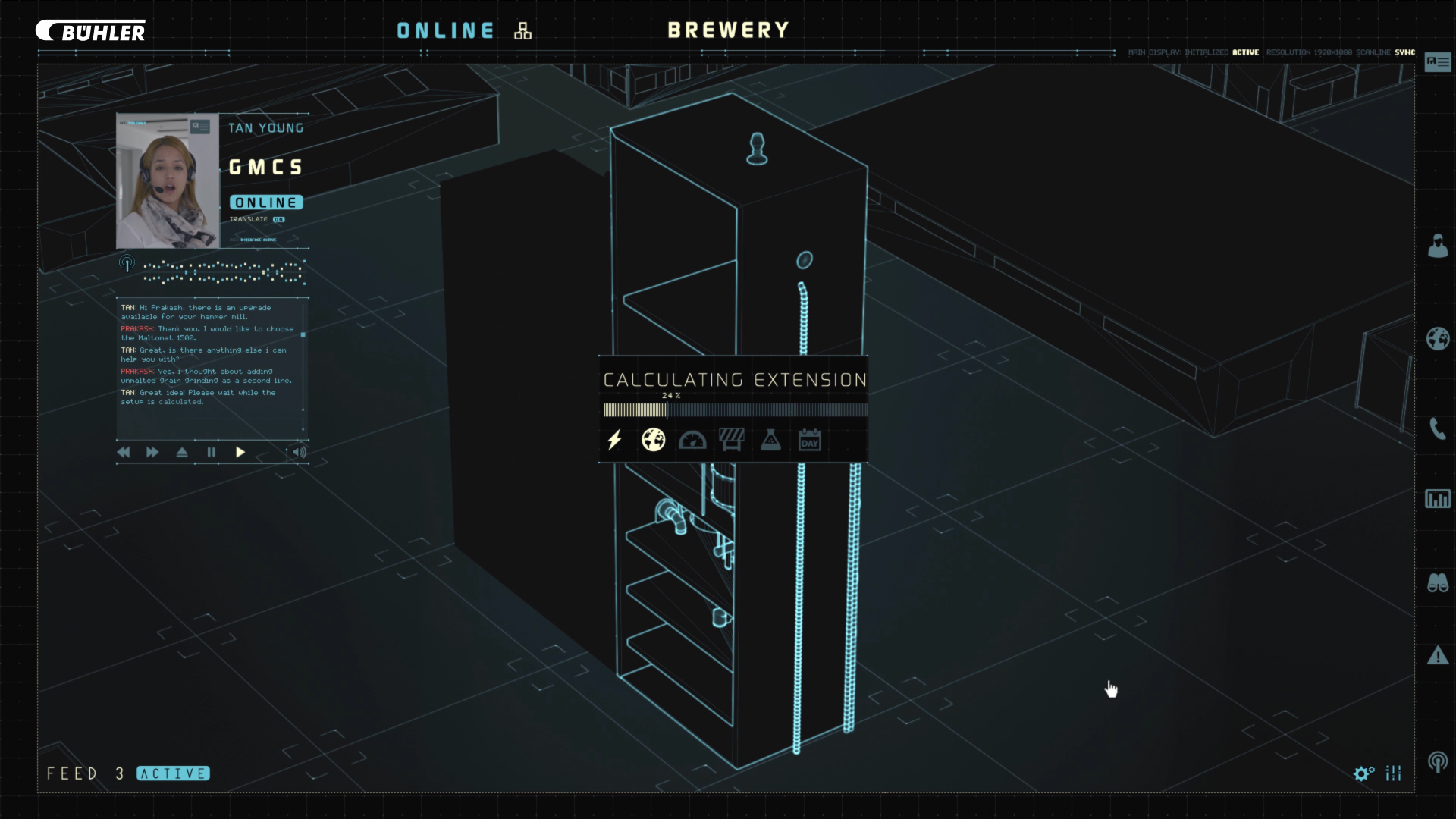Toggle the speaker volume icon
Screen dimensions: 1456x819
pyautogui.click(x=300, y=453)
